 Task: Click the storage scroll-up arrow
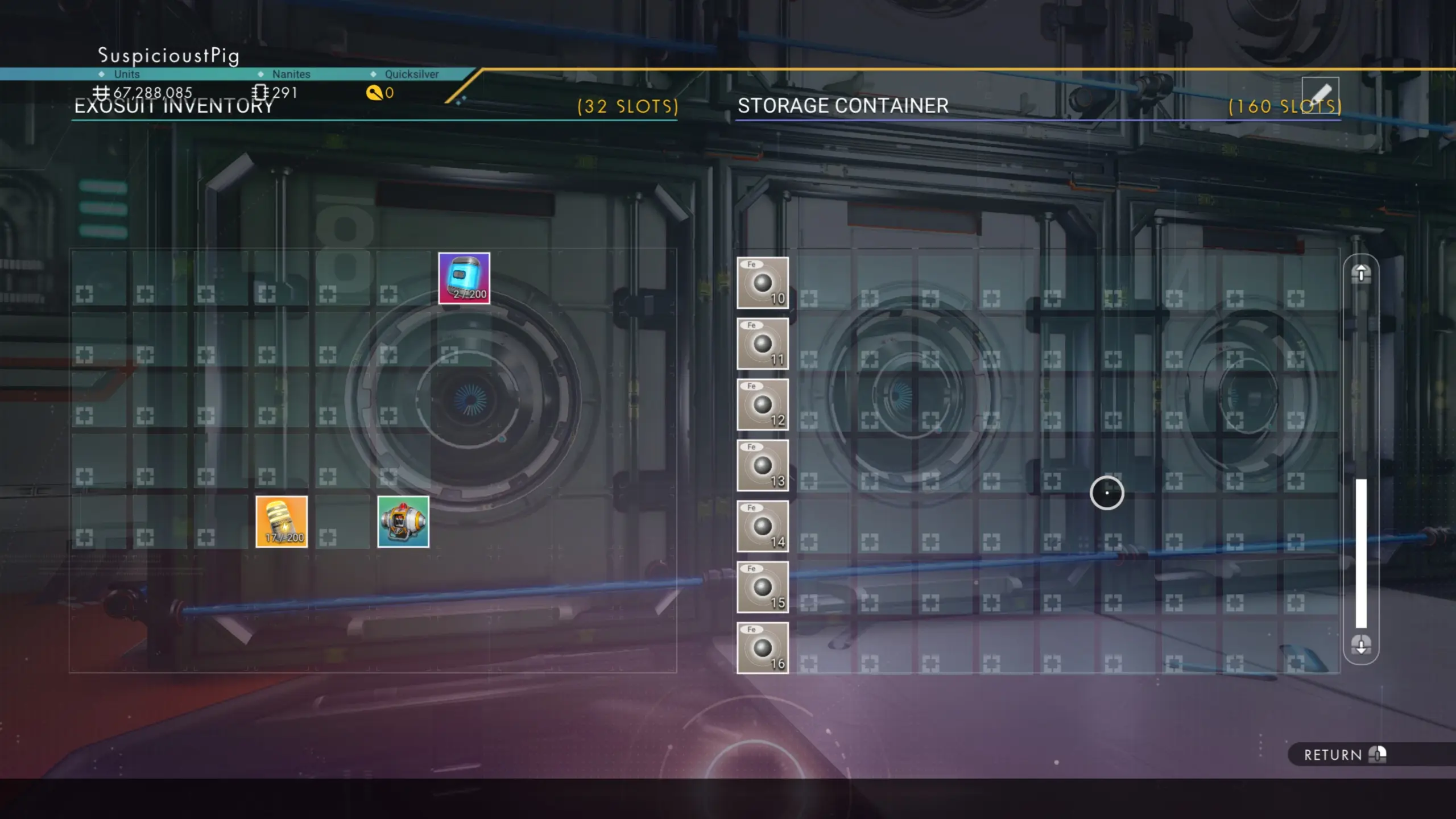[1361, 274]
